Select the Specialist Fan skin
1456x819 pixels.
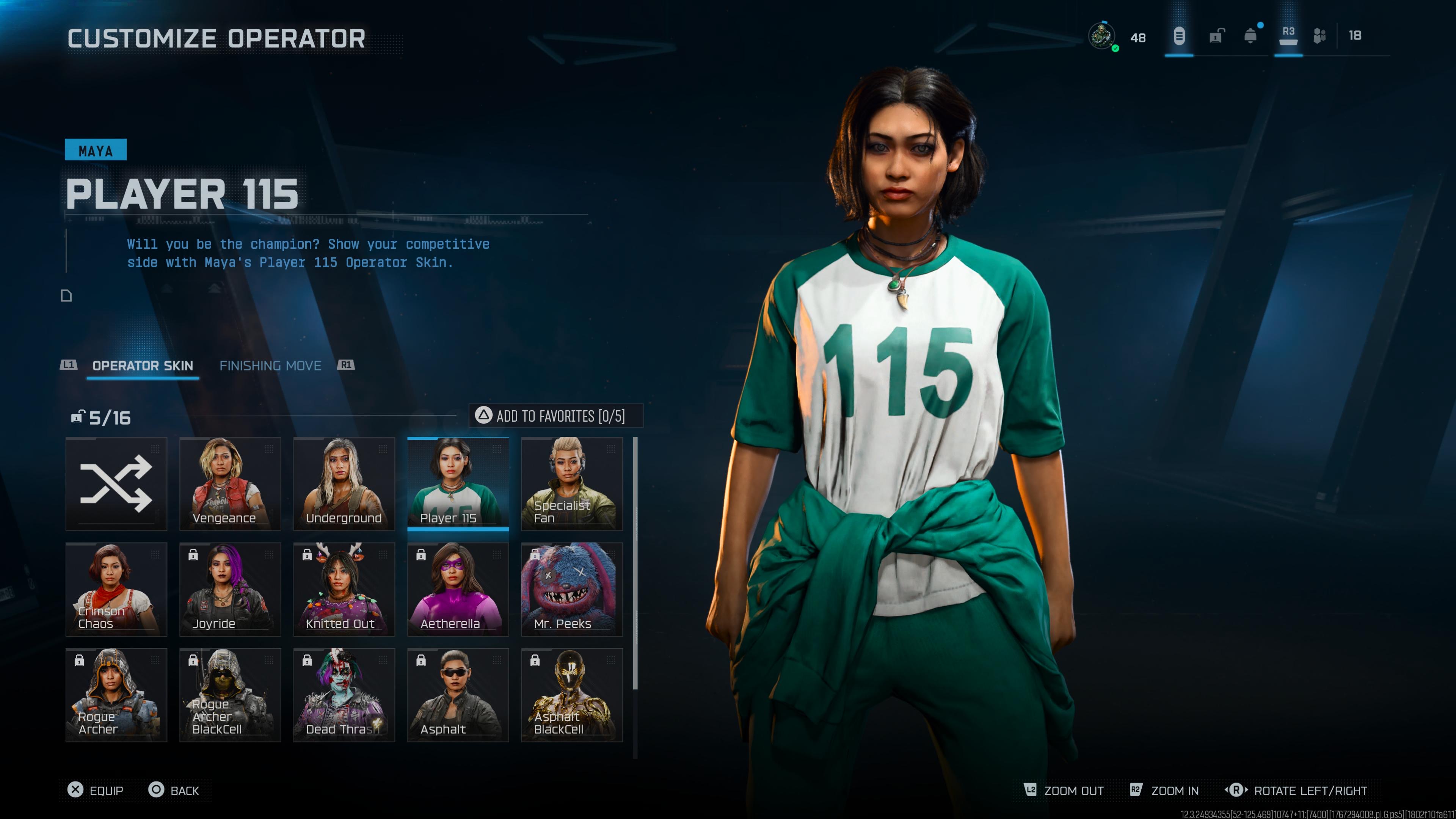tap(571, 484)
